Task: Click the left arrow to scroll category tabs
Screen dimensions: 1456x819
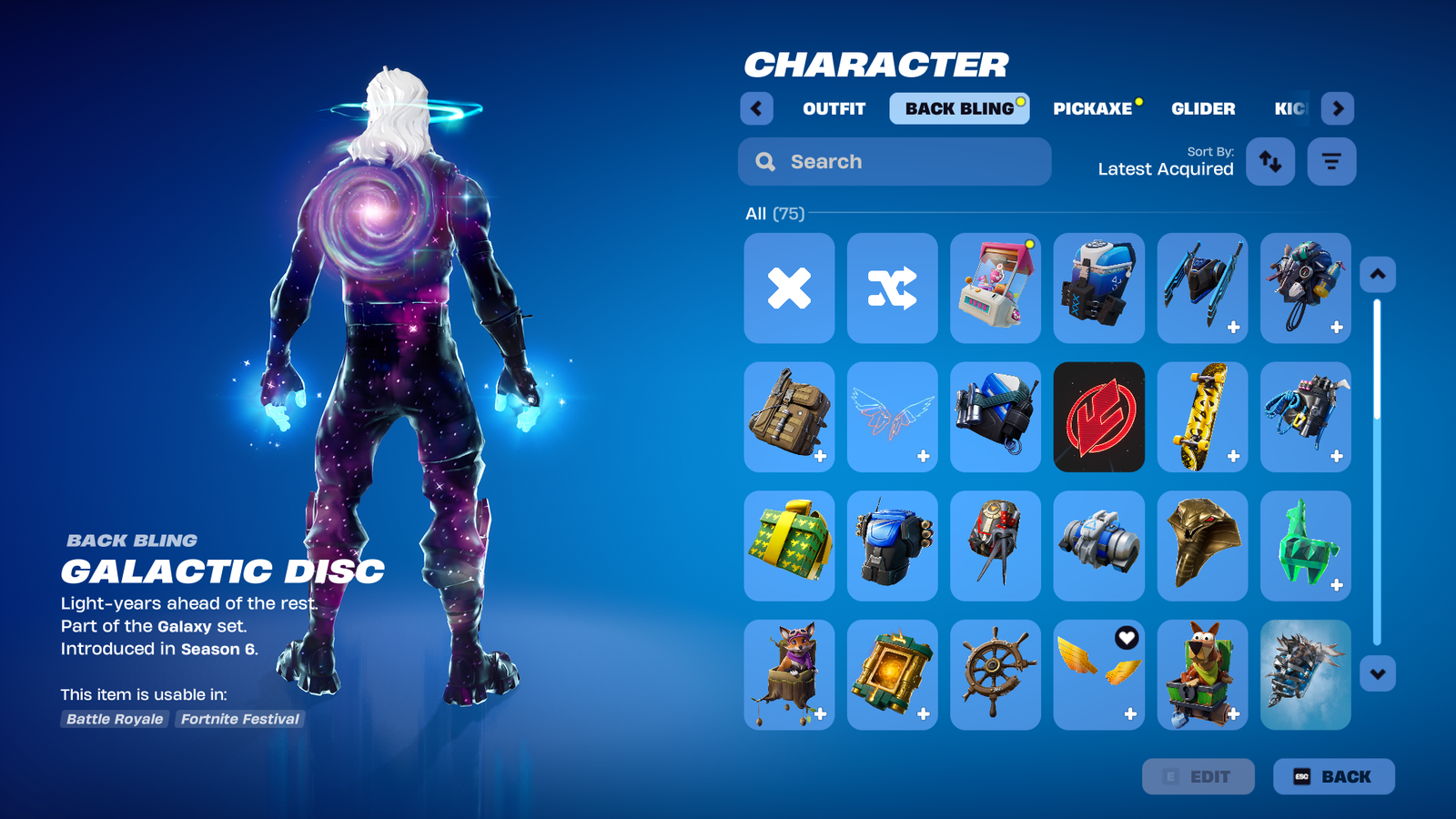Action: [x=756, y=108]
